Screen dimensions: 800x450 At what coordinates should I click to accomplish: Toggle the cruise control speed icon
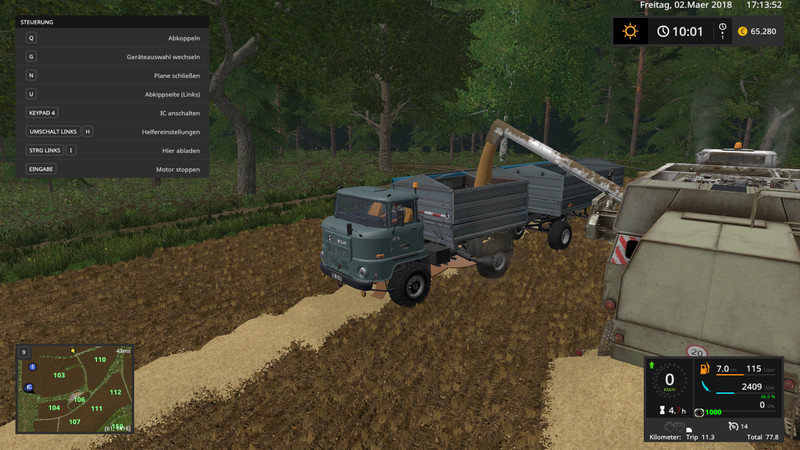pyautogui.click(x=732, y=427)
